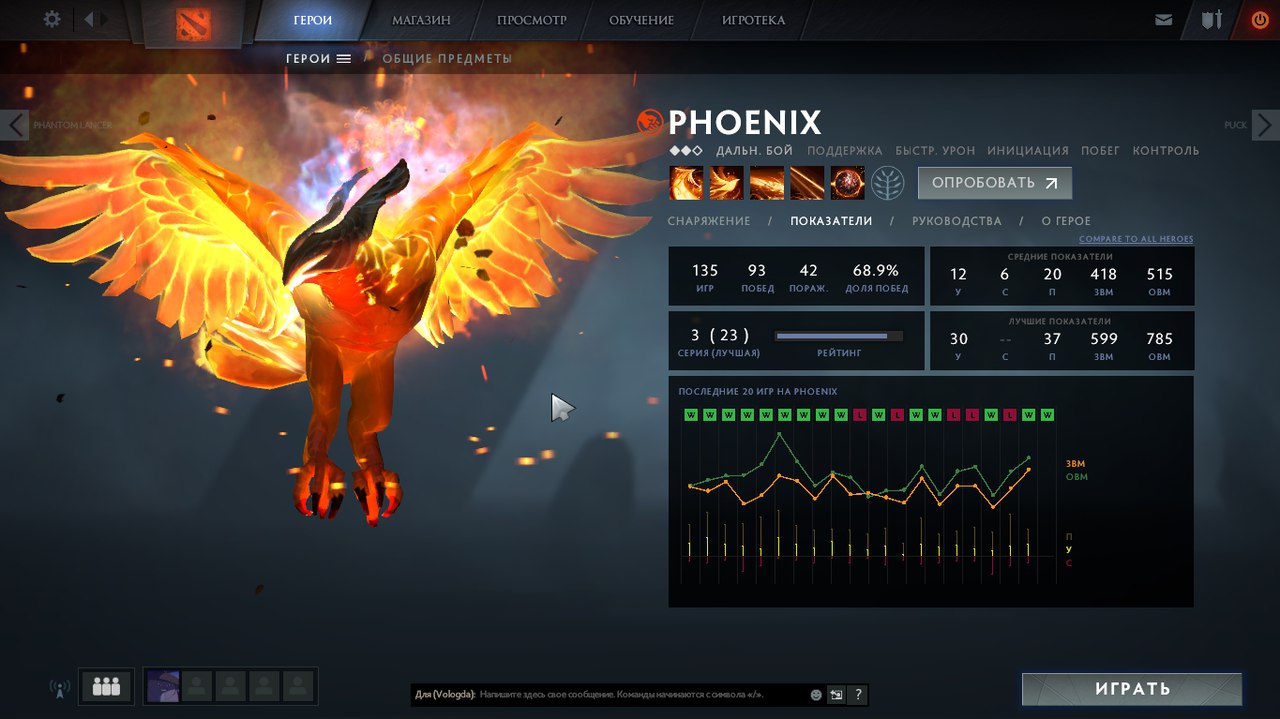View the О герое section
The height and width of the screenshot is (719, 1280).
click(1066, 221)
